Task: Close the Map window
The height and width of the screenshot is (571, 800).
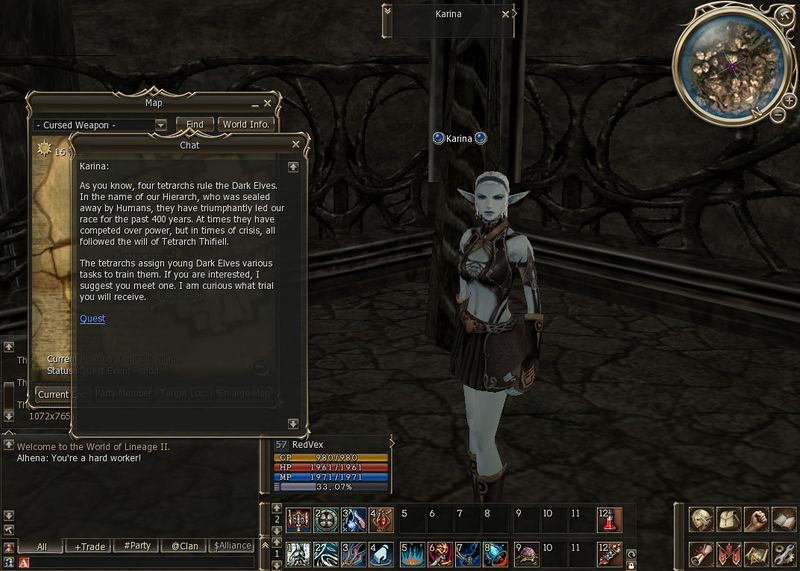Action: [268, 103]
